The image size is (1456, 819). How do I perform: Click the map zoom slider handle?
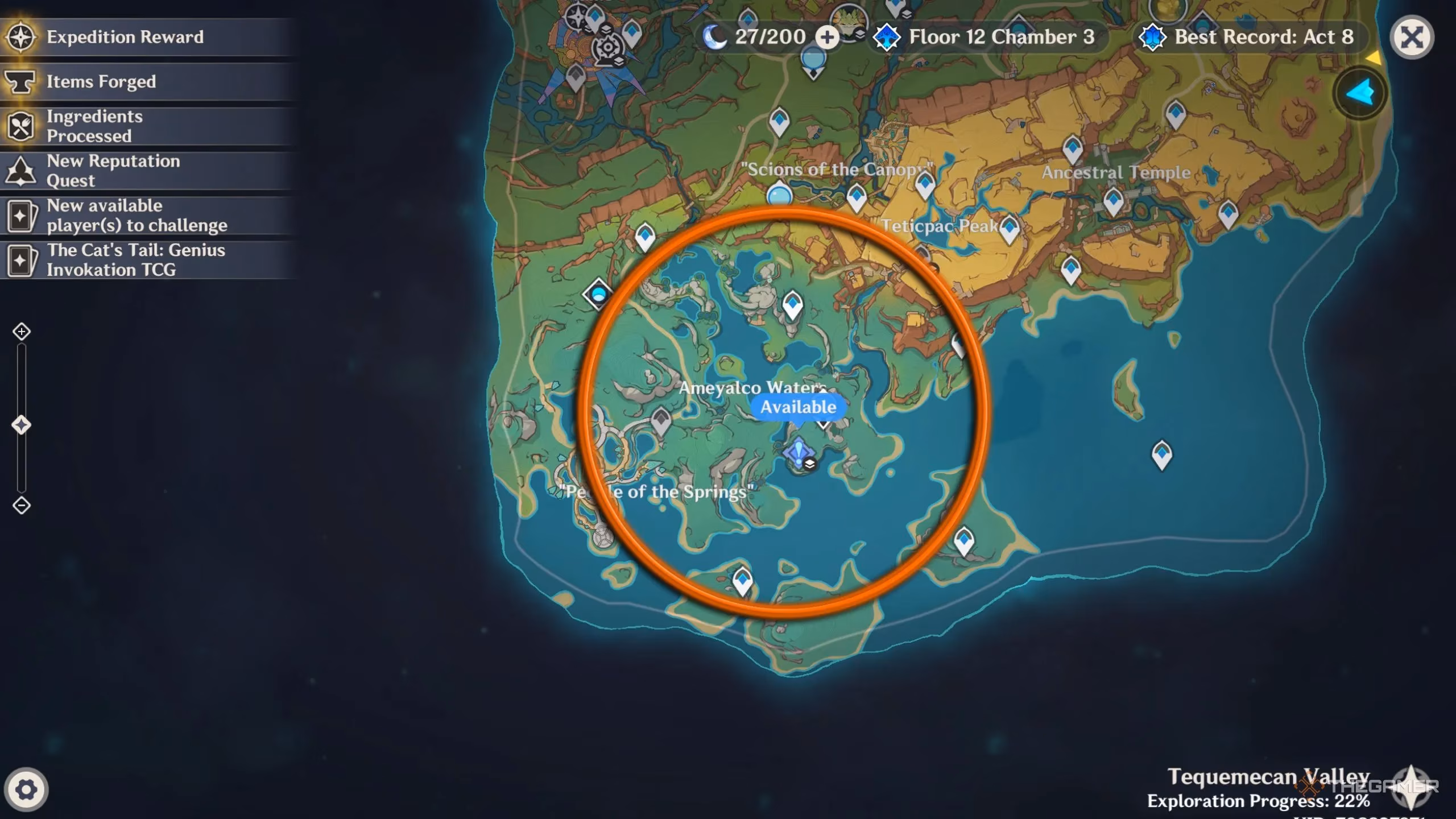[22, 425]
